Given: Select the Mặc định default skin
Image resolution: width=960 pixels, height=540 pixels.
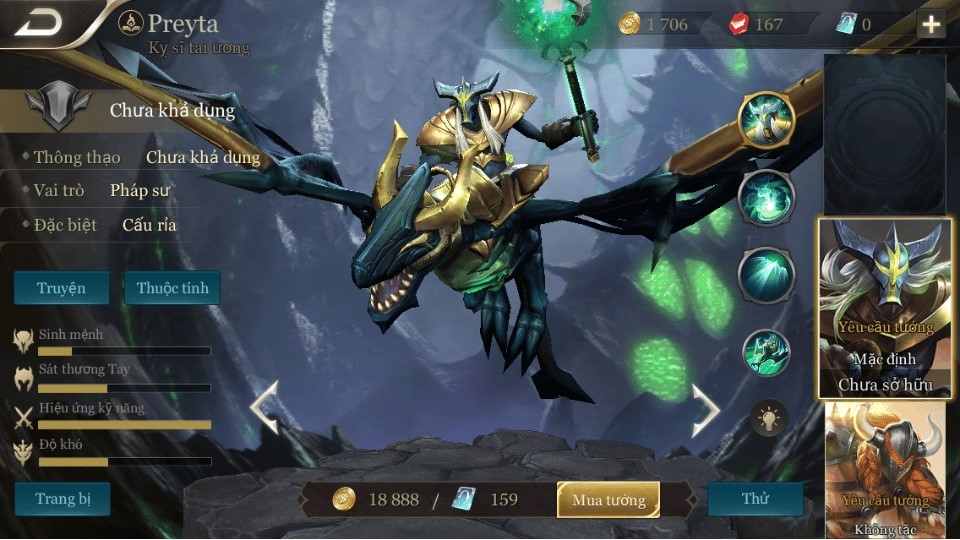Looking at the screenshot, I should pyautogui.click(x=884, y=308).
